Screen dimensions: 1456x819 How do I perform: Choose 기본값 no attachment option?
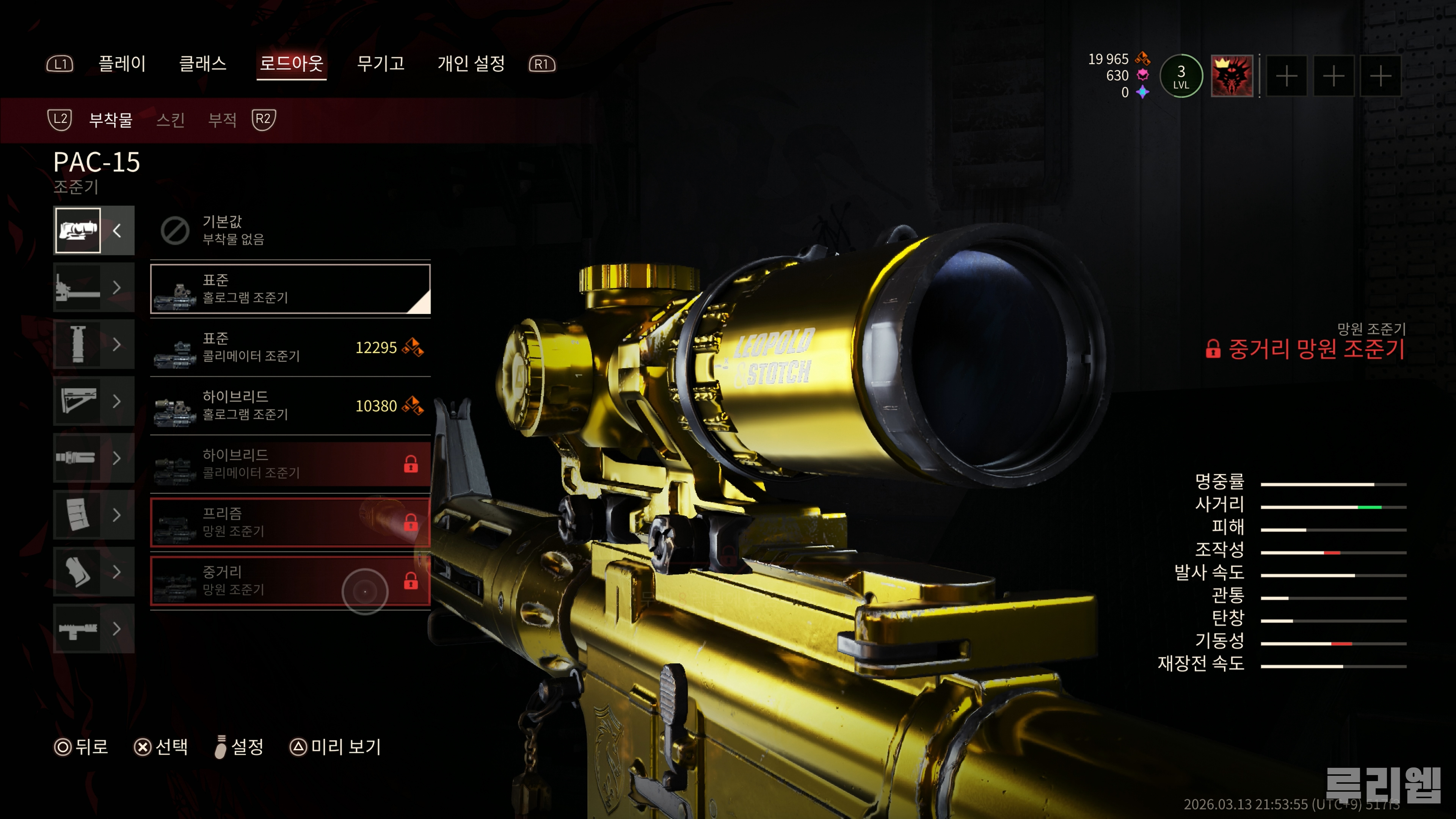(x=289, y=230)
